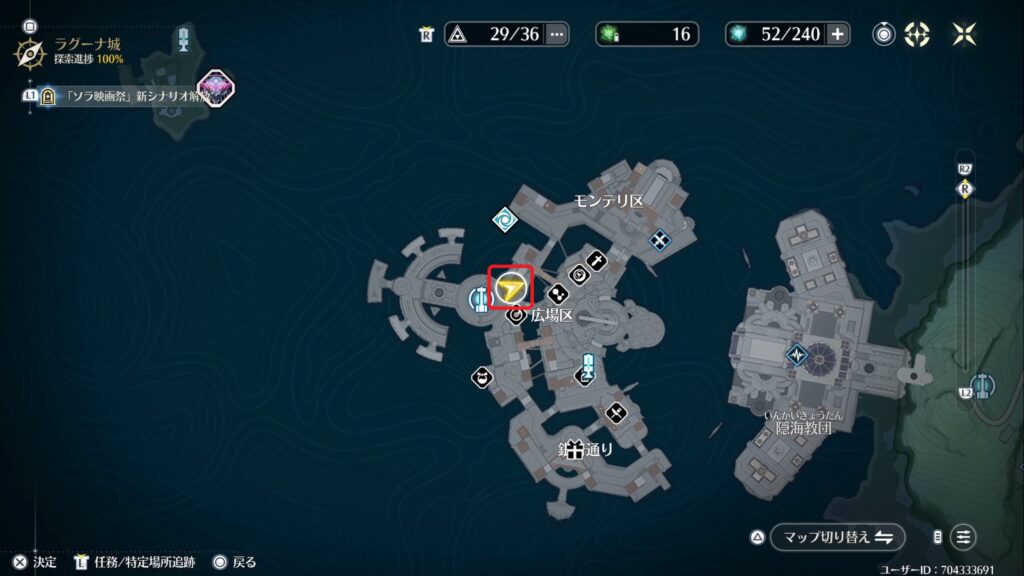Image resolution: width=1024 pixels, height=576 pixels.
Task: Select the teal spiral marker near モンテリ区
Action: pos(504,218)
